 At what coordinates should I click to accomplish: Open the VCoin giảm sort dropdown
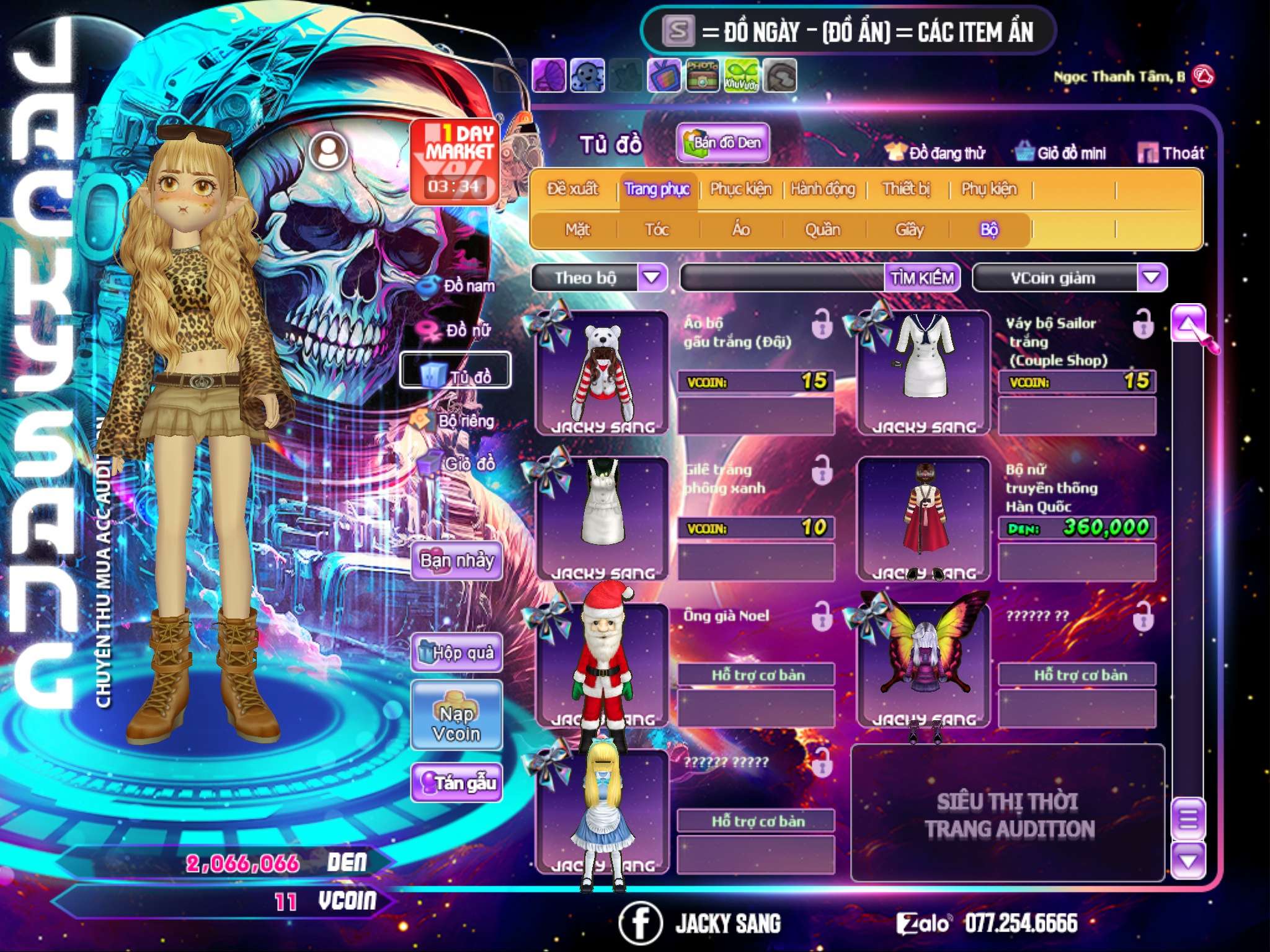pyautogui.click(x=1152, y=277)
